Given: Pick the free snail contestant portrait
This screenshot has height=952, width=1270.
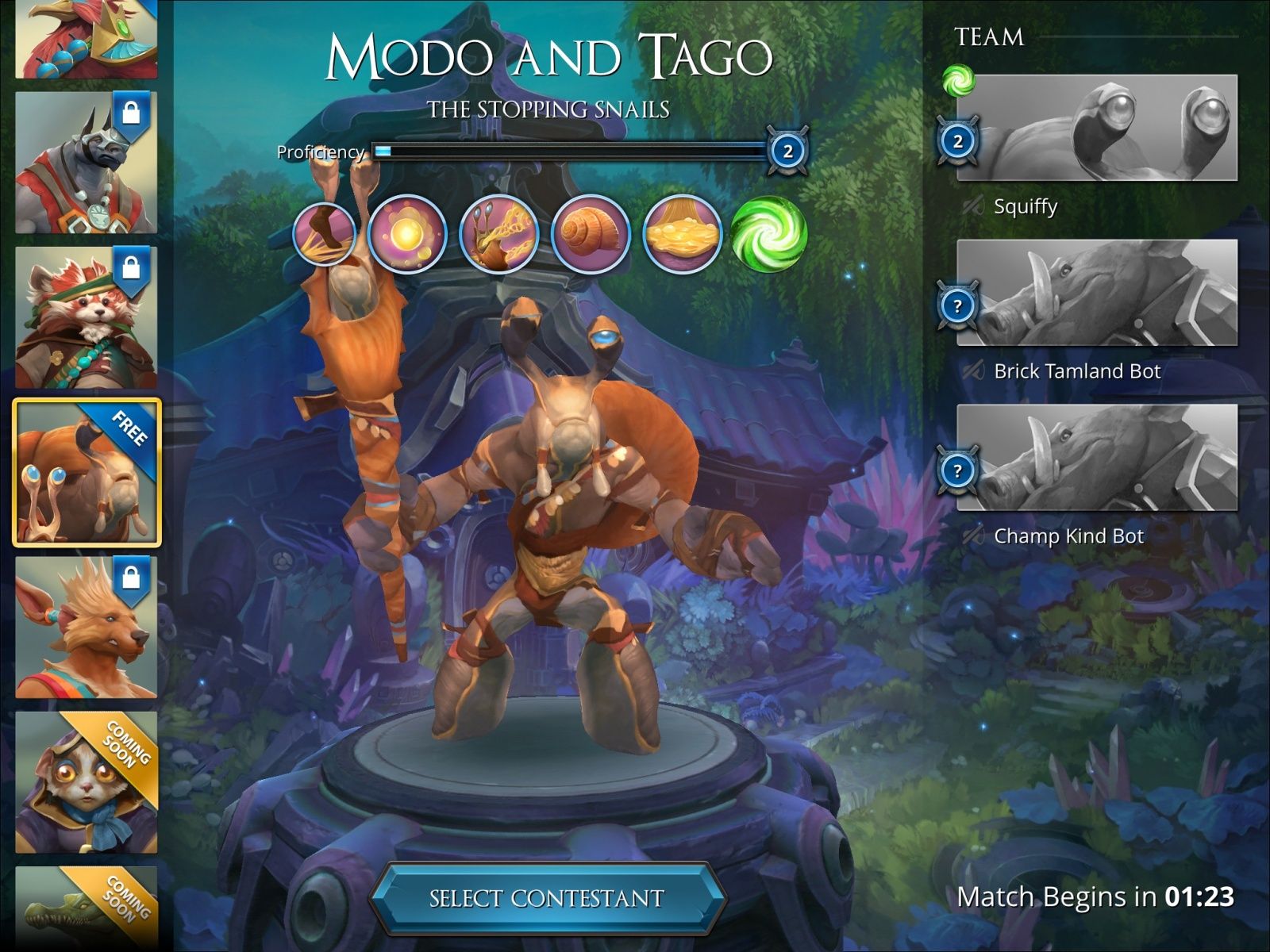Looking at the screenshot, I should [87, 473].
